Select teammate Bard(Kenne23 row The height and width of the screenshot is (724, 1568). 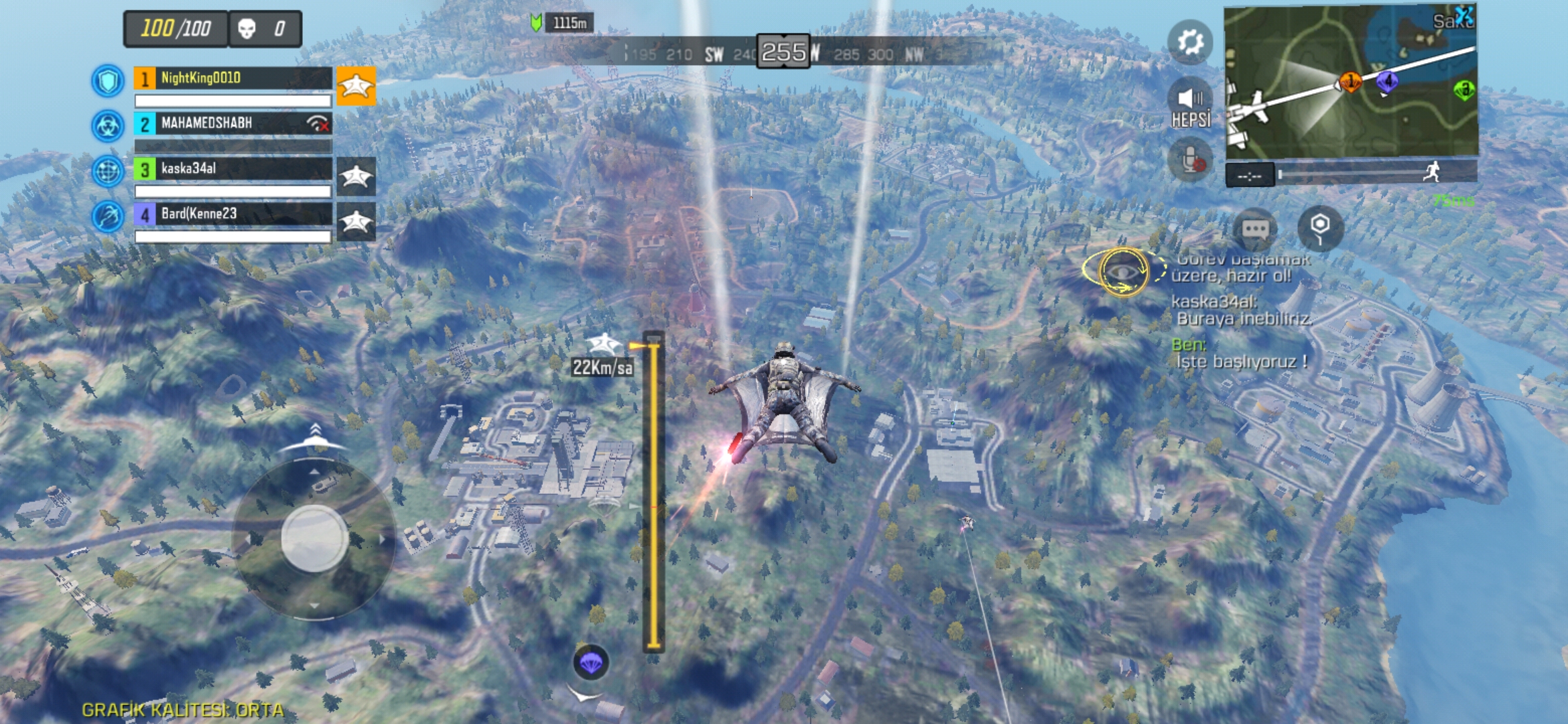(x=232, y=215)
